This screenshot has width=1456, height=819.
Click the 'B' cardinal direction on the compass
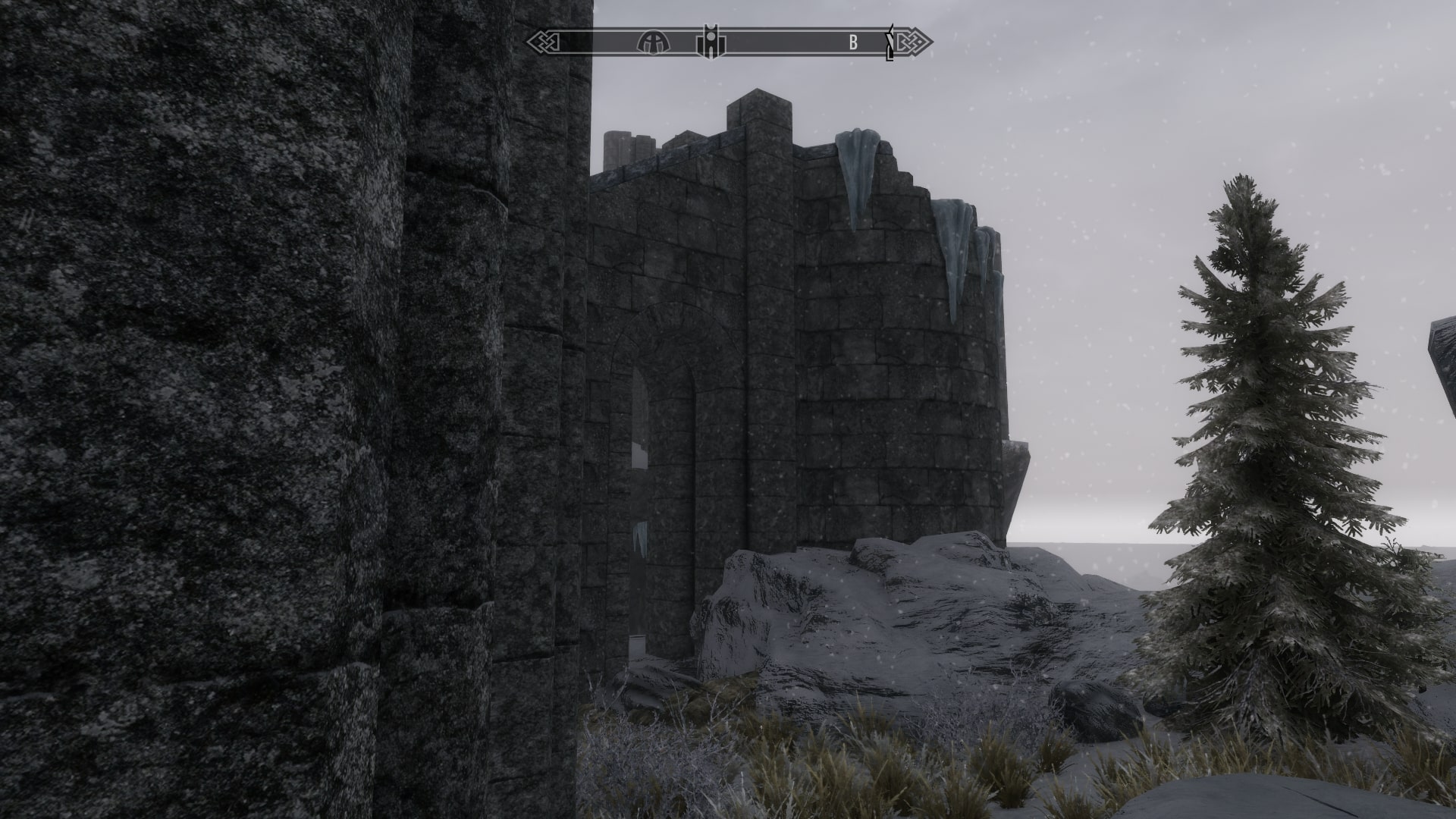[853, 42]
